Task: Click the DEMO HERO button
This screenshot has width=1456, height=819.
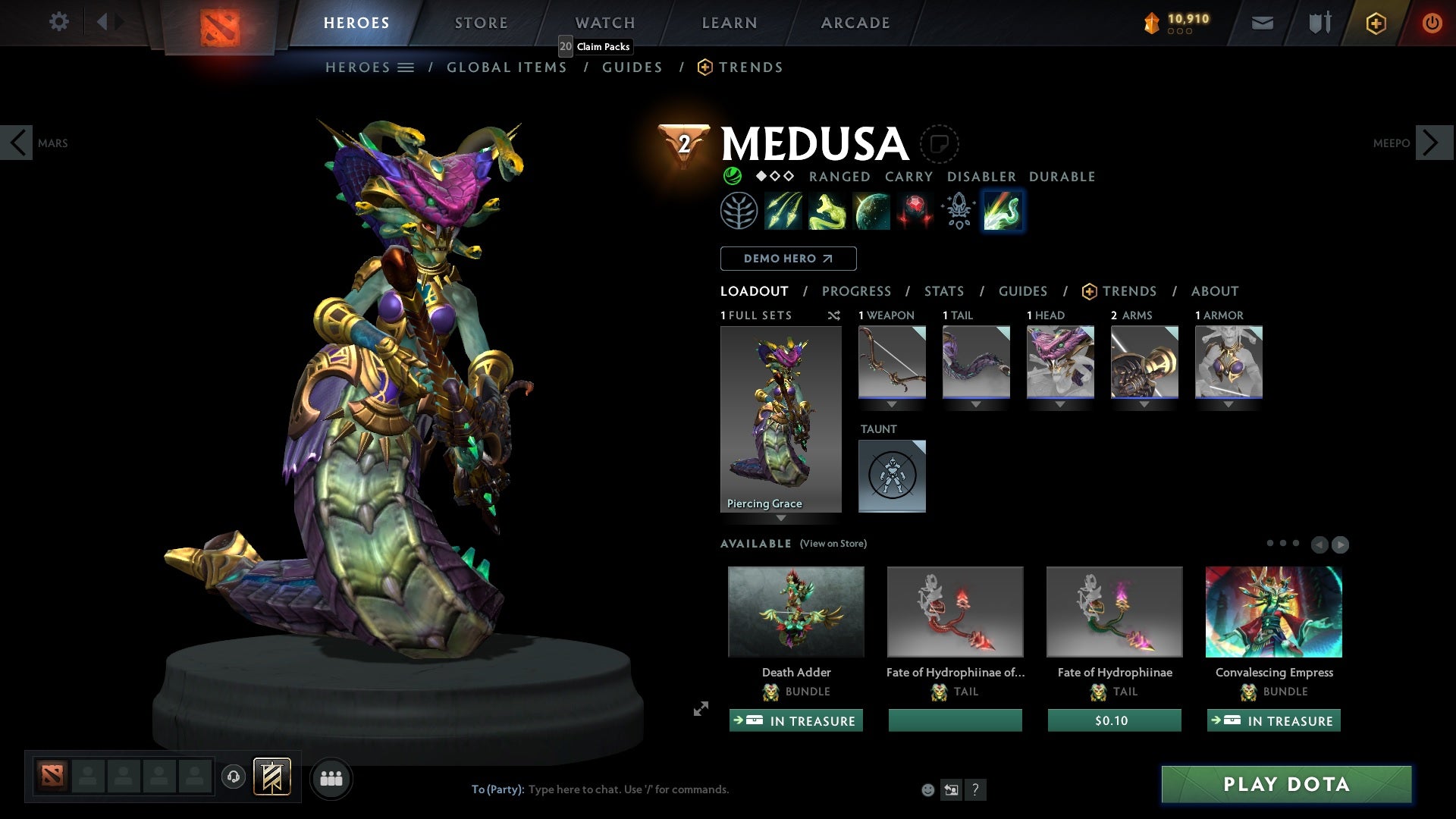Action: tap(788, 258)
